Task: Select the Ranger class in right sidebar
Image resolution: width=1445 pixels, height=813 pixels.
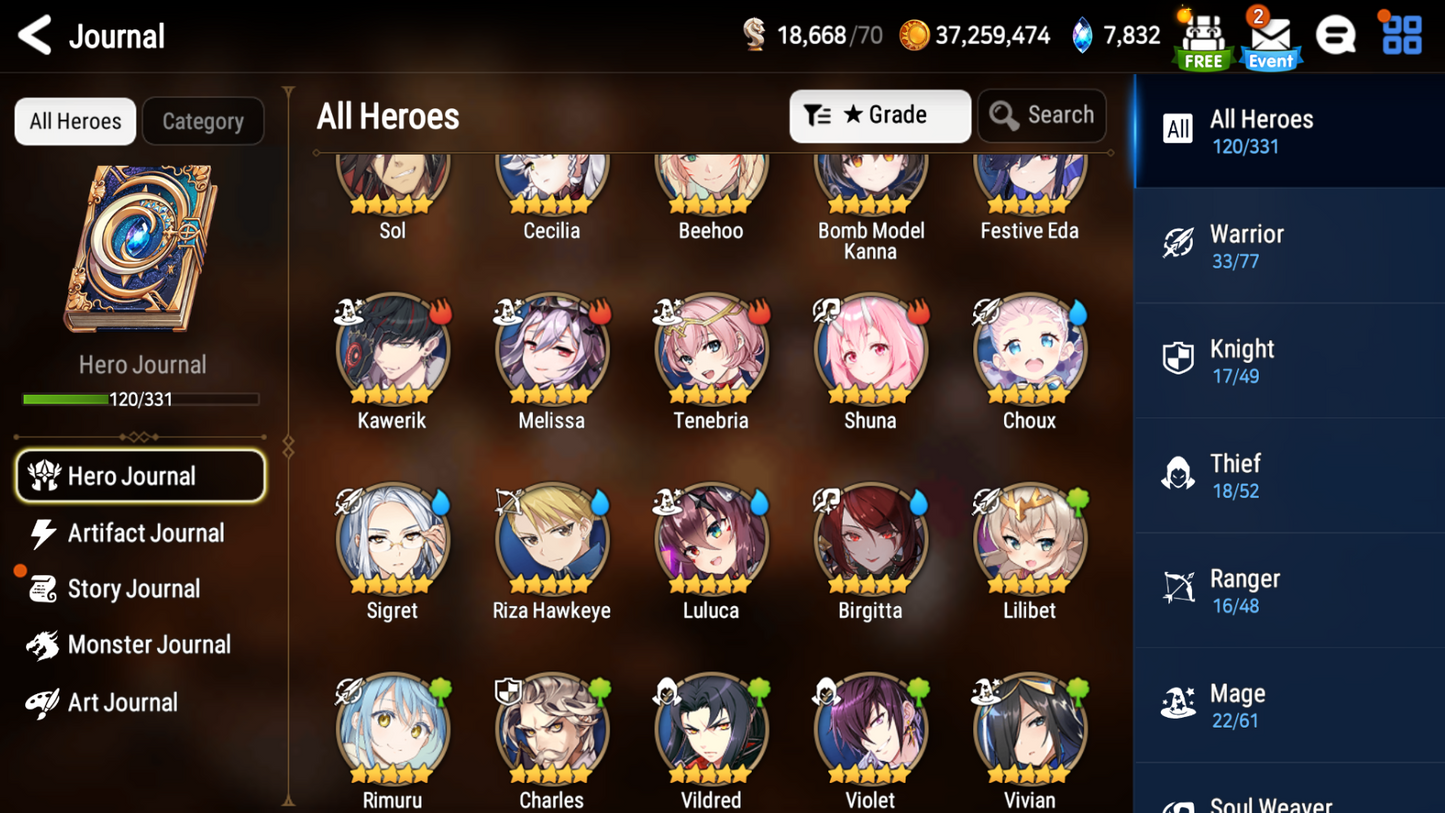Action: coord(1288,590)
